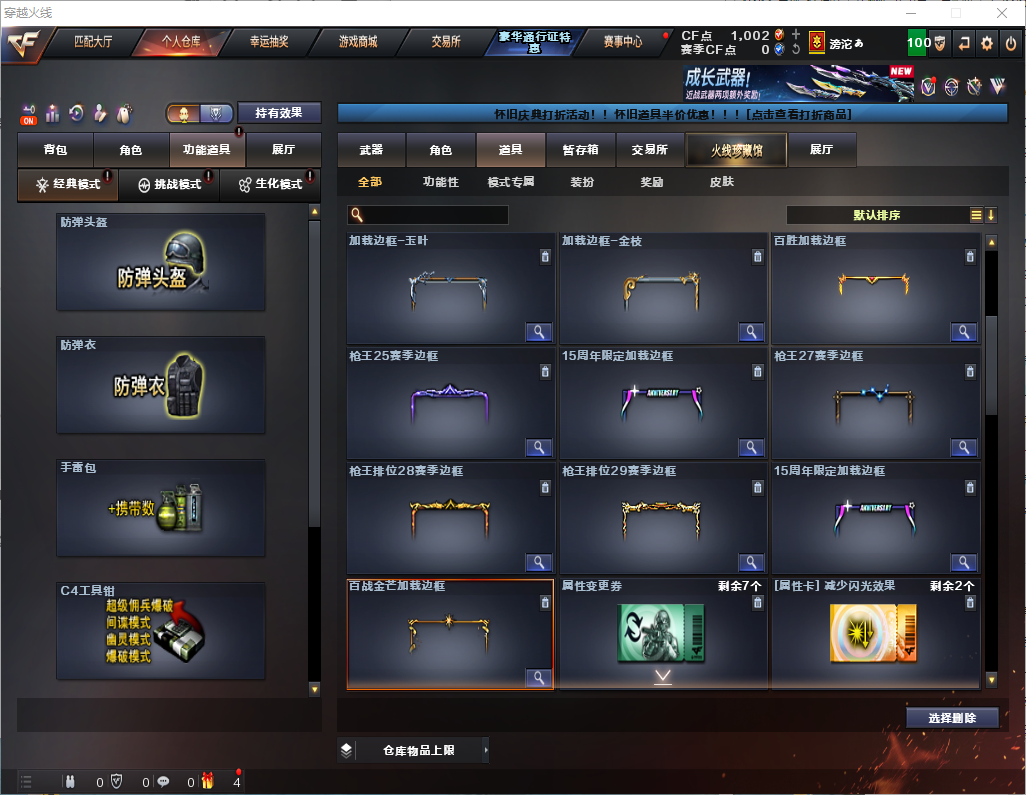Close the game window
This screenshot has width=1026, height=795.
click(1002, 13)
